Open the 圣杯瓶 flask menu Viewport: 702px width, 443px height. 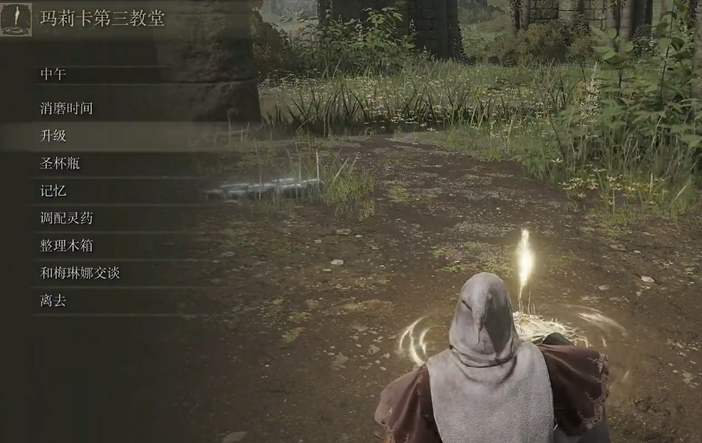(x=60, y=163)
